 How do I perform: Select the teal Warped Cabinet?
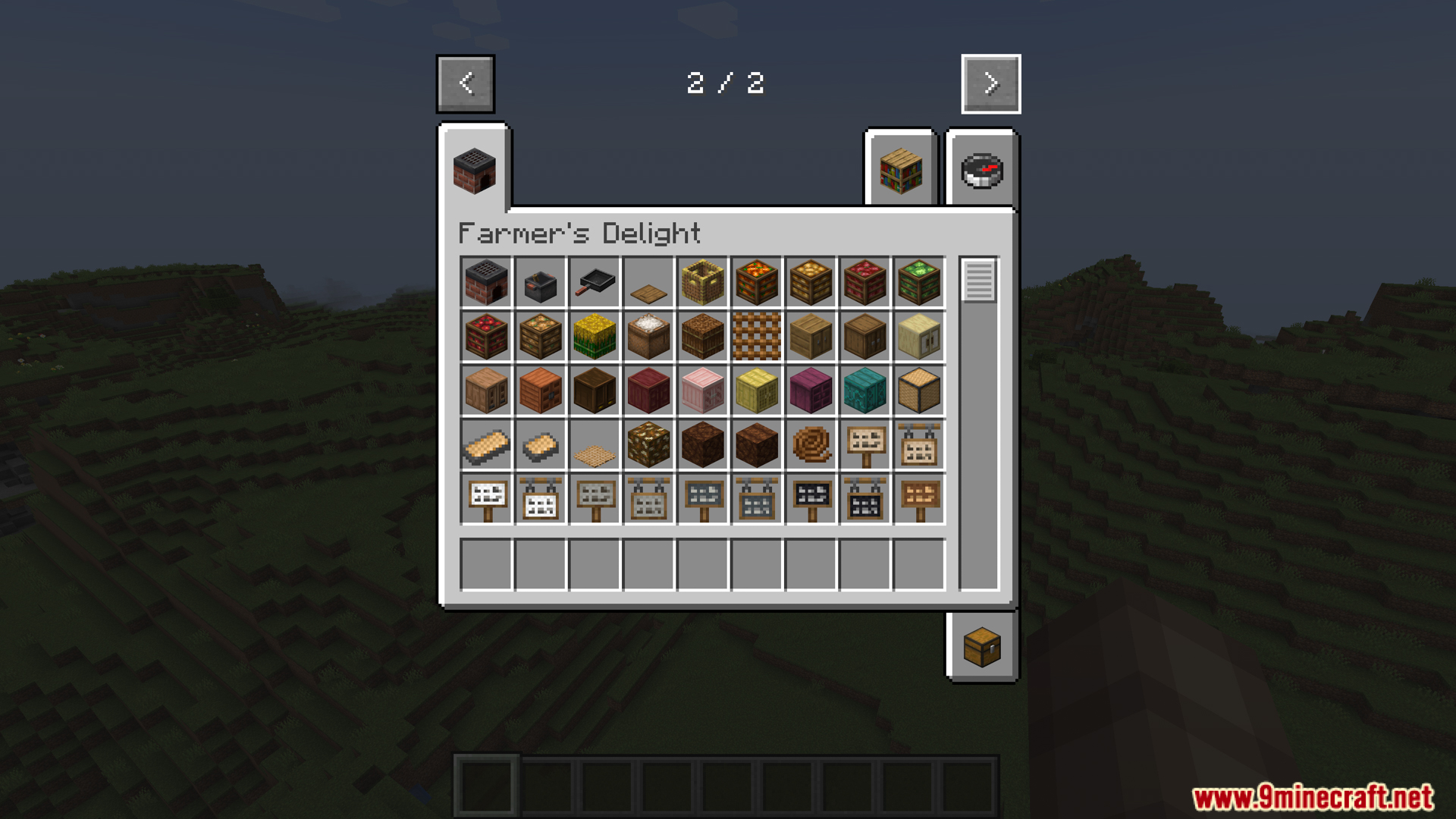(x=864, y=391)
